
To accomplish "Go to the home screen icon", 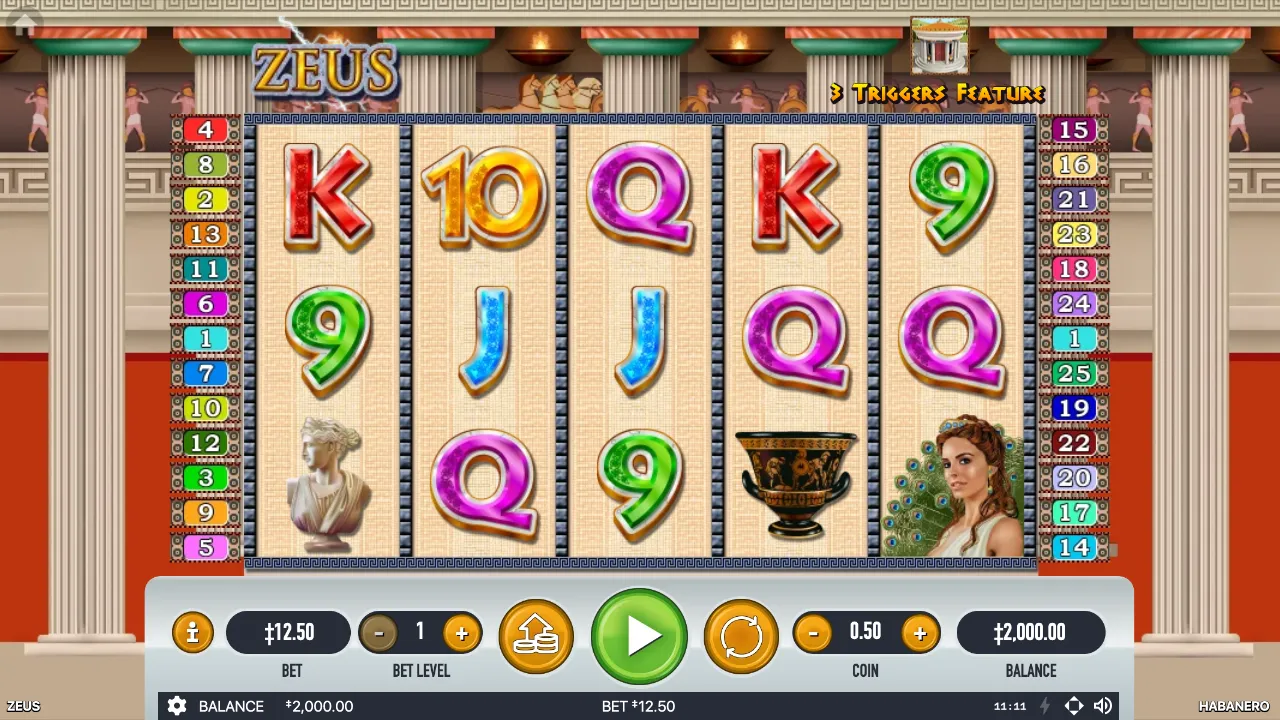I will [23, 23].
